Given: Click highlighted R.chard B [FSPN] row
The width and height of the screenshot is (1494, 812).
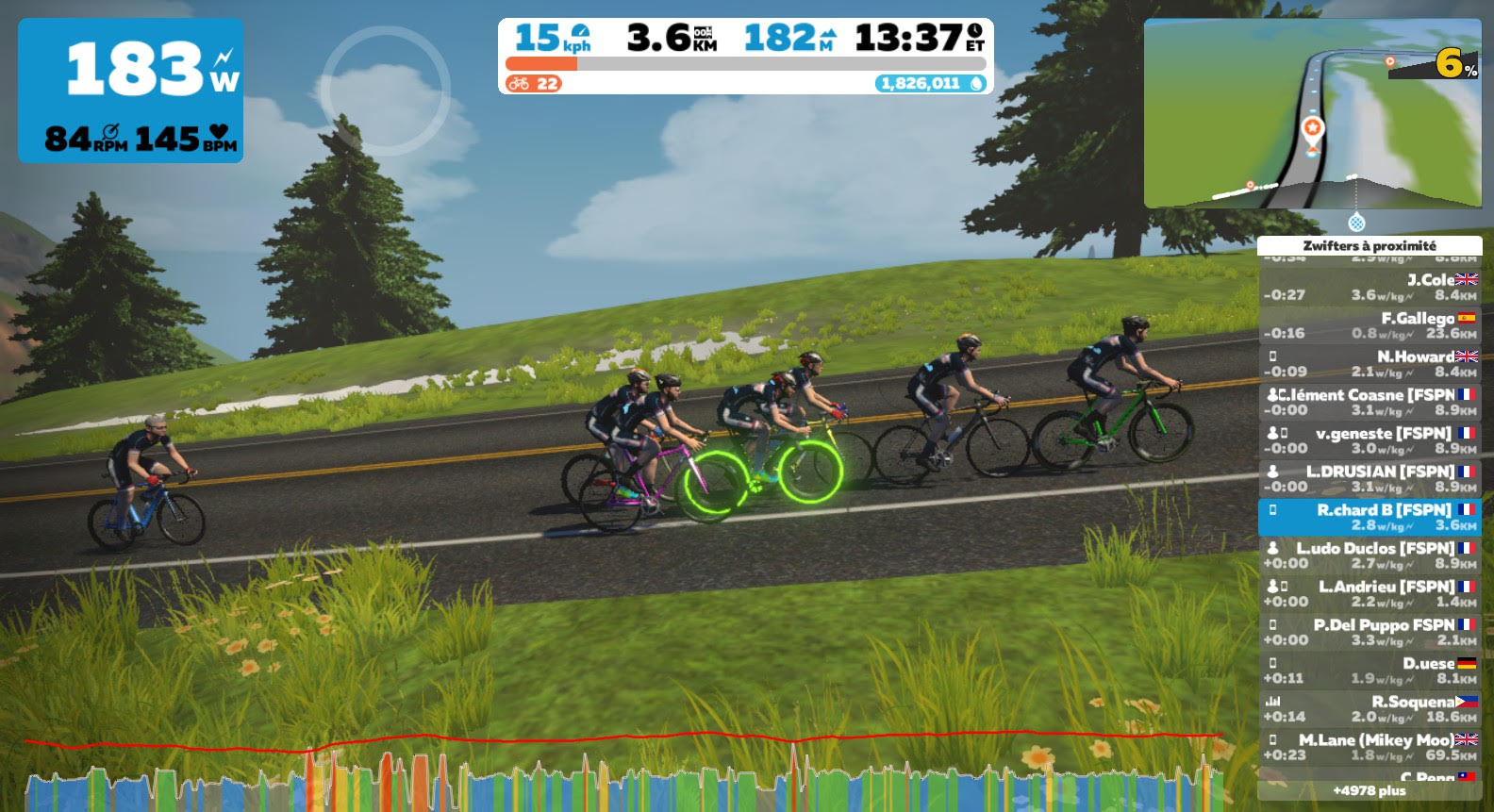Looking at the screenshot, I should (1369, 517).
